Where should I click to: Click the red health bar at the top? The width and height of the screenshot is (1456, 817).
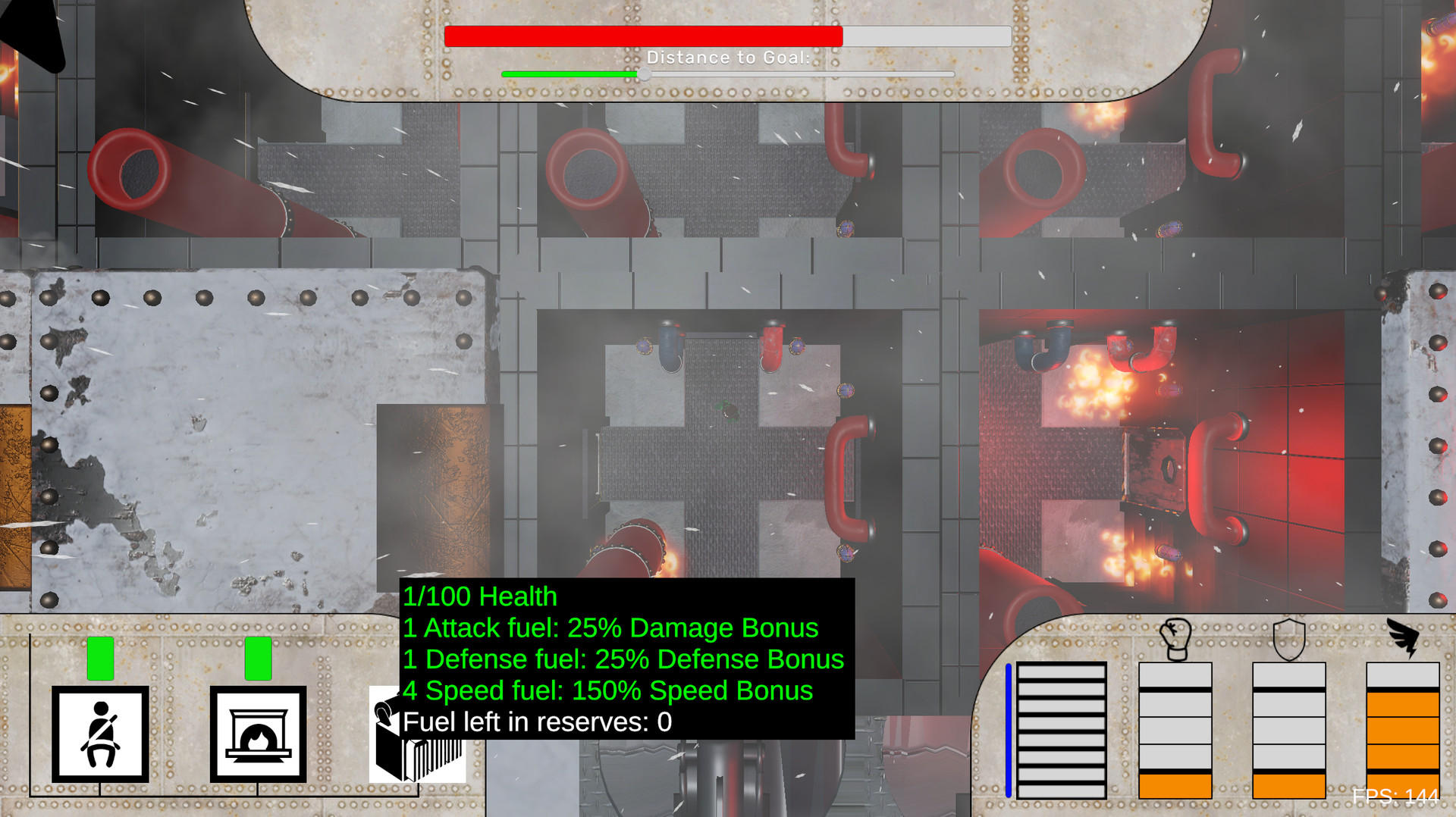pyautogui.click(x=645, y=36)
